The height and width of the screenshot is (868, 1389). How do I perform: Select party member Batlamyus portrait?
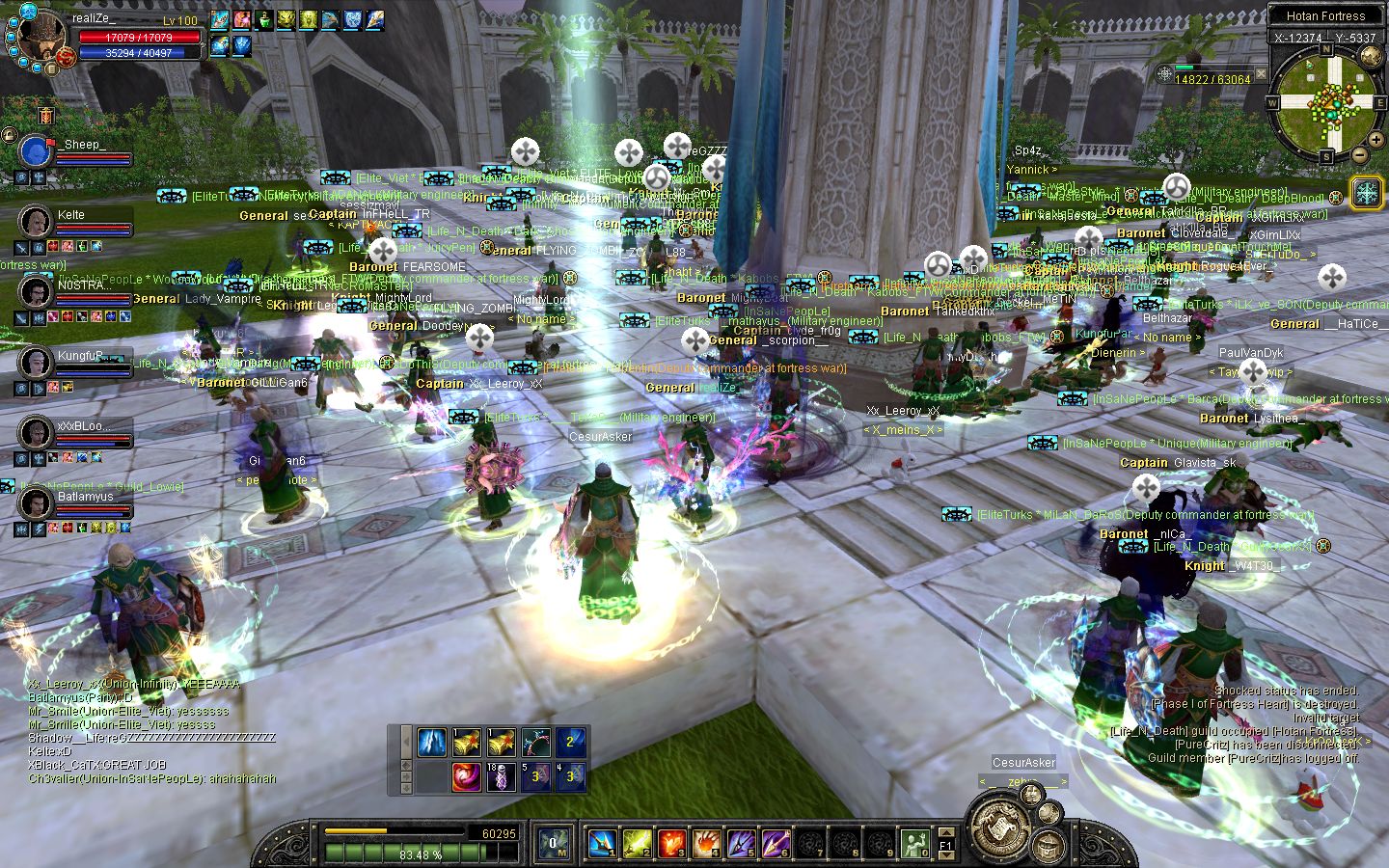click(x=36, y=502)
